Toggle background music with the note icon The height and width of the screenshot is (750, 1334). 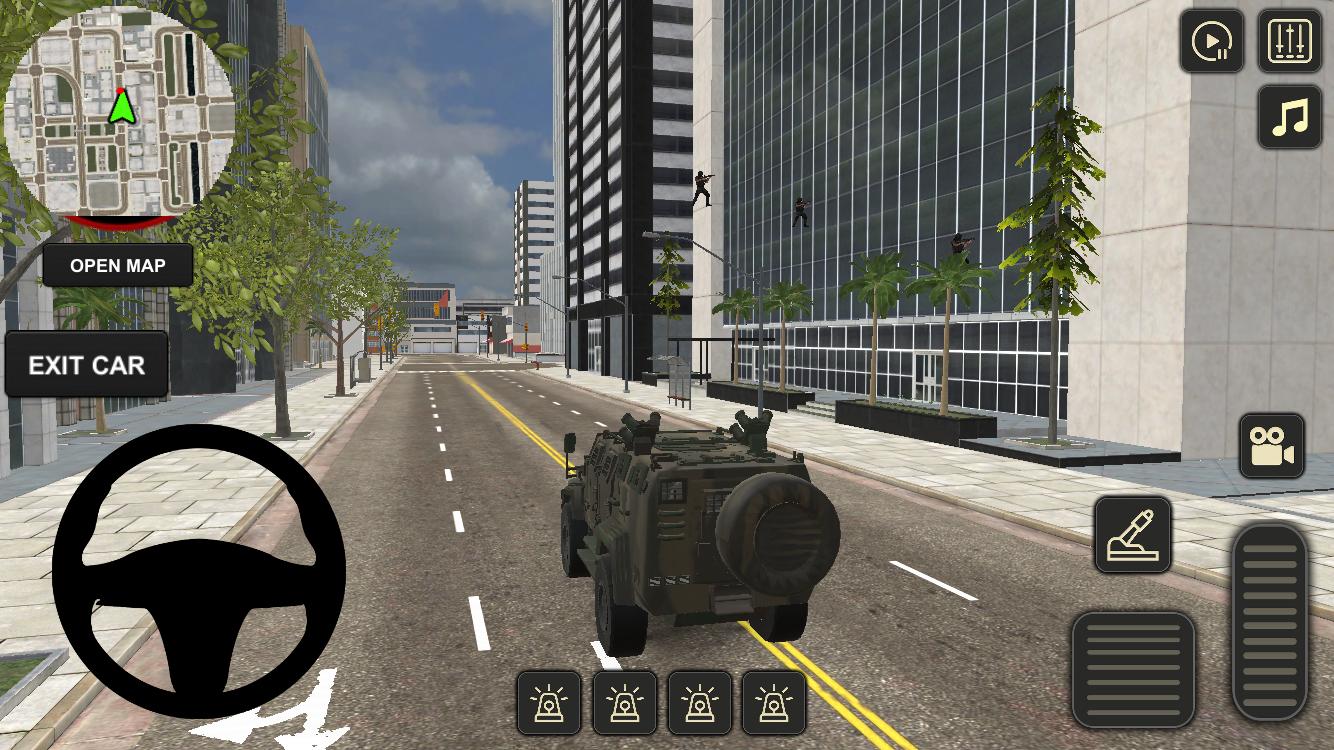point(1291,117)
